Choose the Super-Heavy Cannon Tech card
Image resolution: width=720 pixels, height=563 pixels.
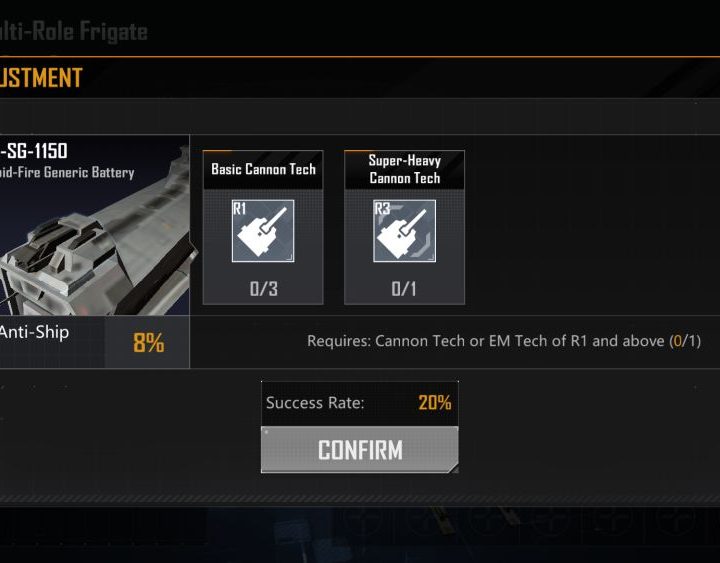pos(404,229)
